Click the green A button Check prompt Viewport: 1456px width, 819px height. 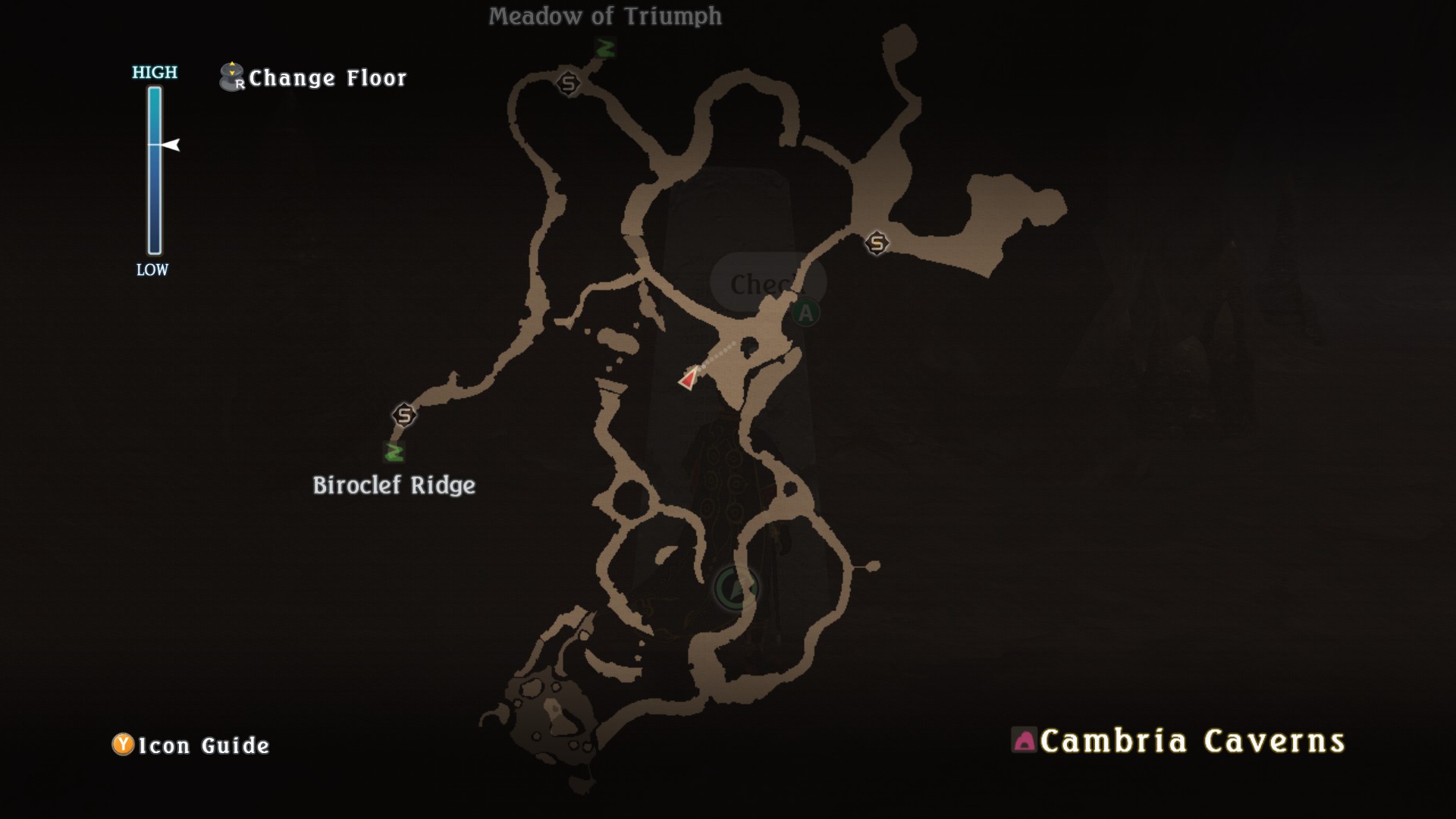[x=804, y=311]
